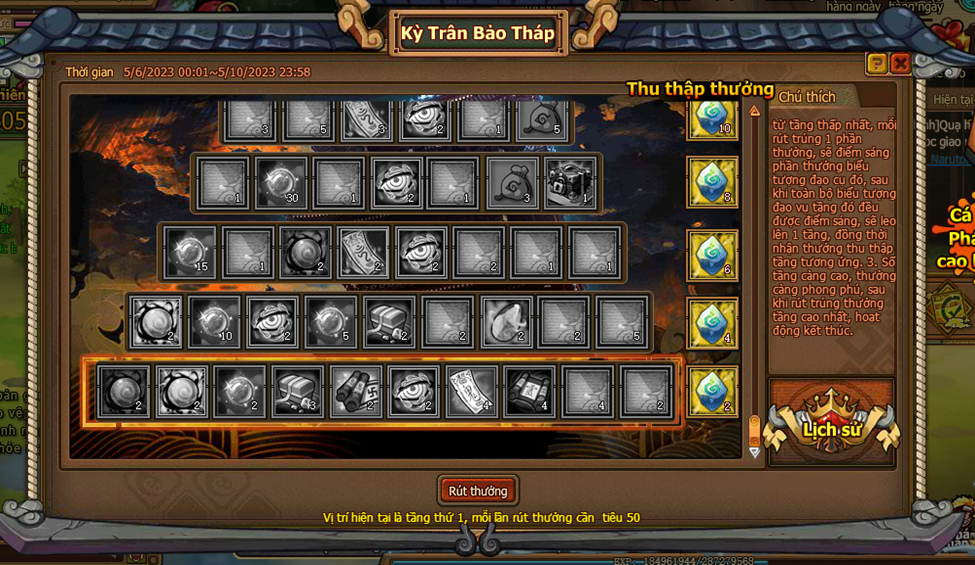Select the blue gem reward numbered 4
This screenshot has height=565, width=975.
[712, 323]
